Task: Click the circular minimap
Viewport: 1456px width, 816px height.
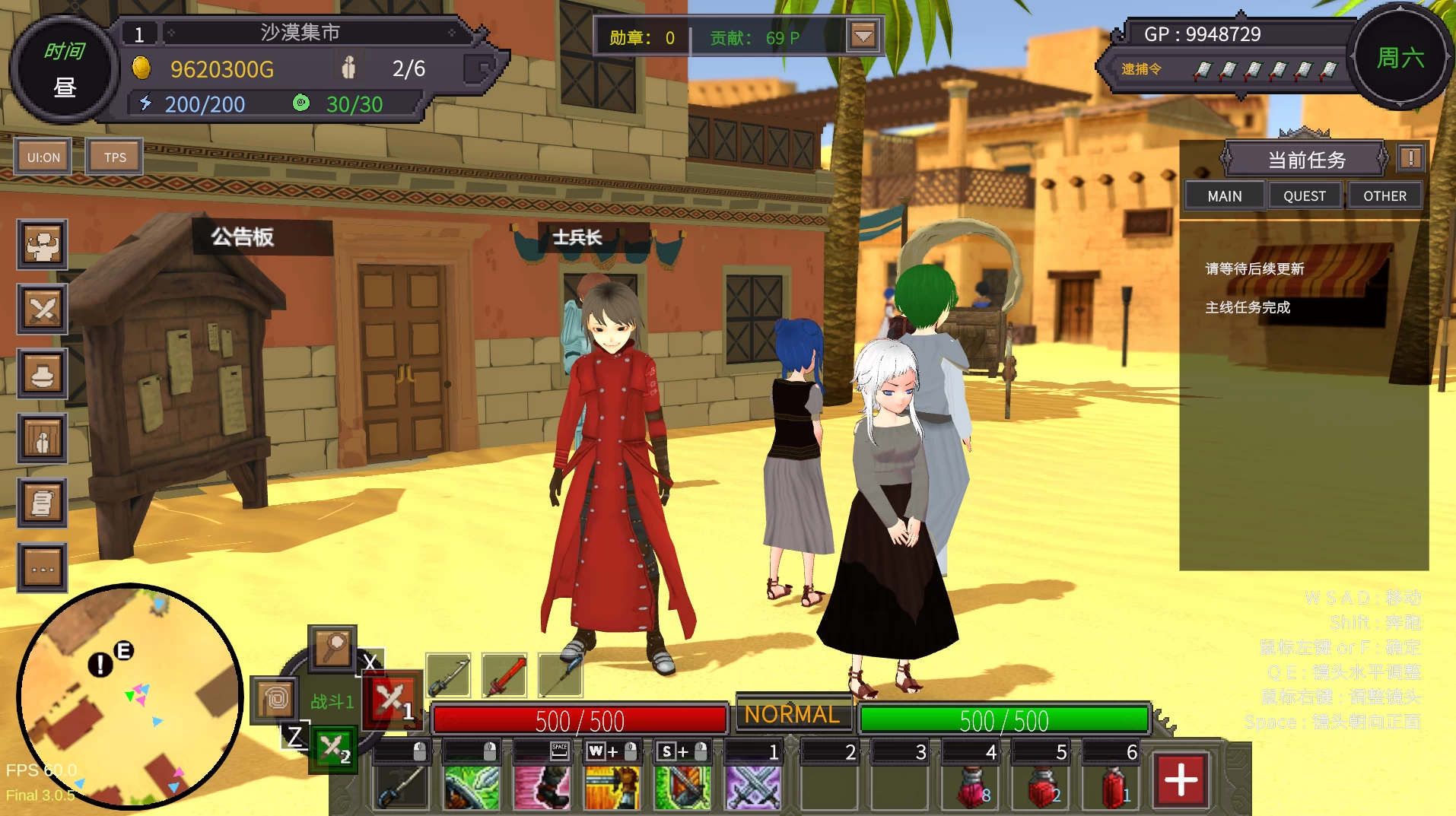Action: (x=129, y=696)
